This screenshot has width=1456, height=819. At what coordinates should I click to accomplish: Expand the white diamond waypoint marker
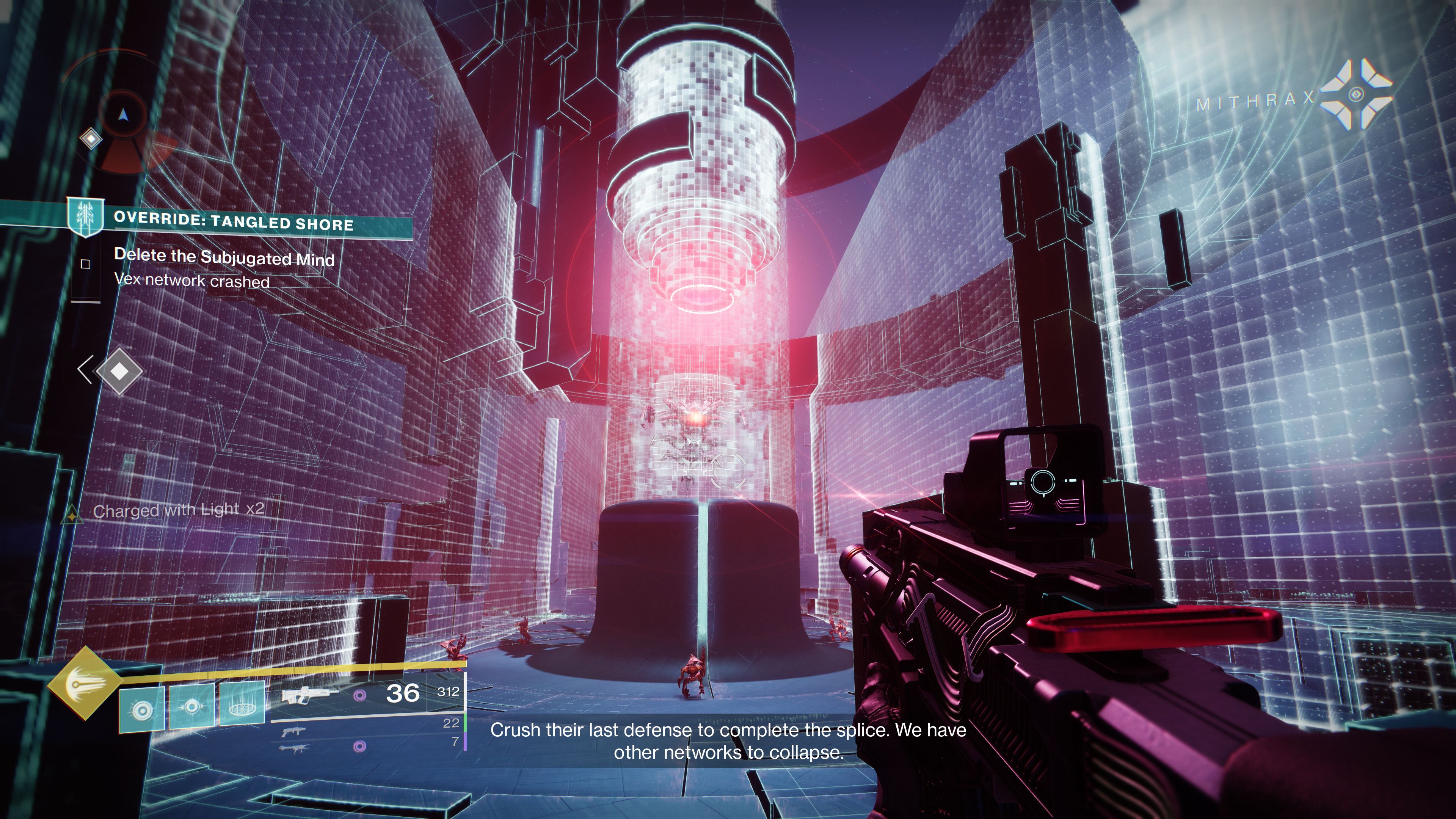click(119, 371)
